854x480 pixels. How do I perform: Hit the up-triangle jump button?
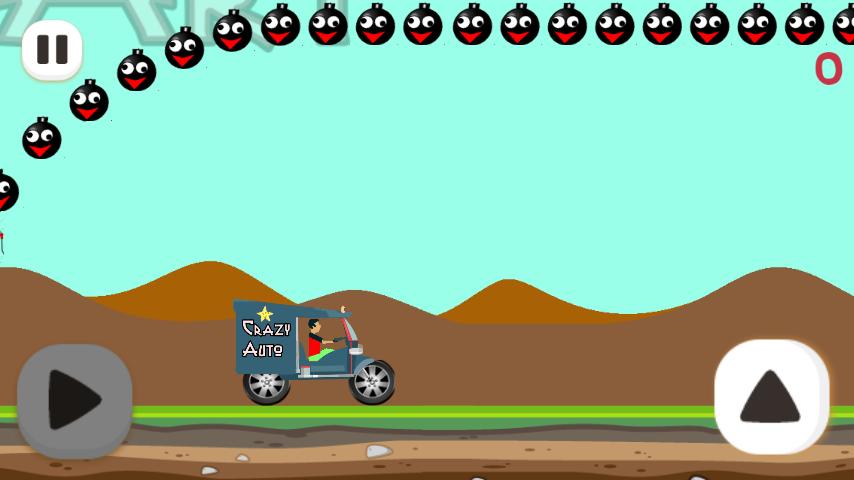click(771, 396)
